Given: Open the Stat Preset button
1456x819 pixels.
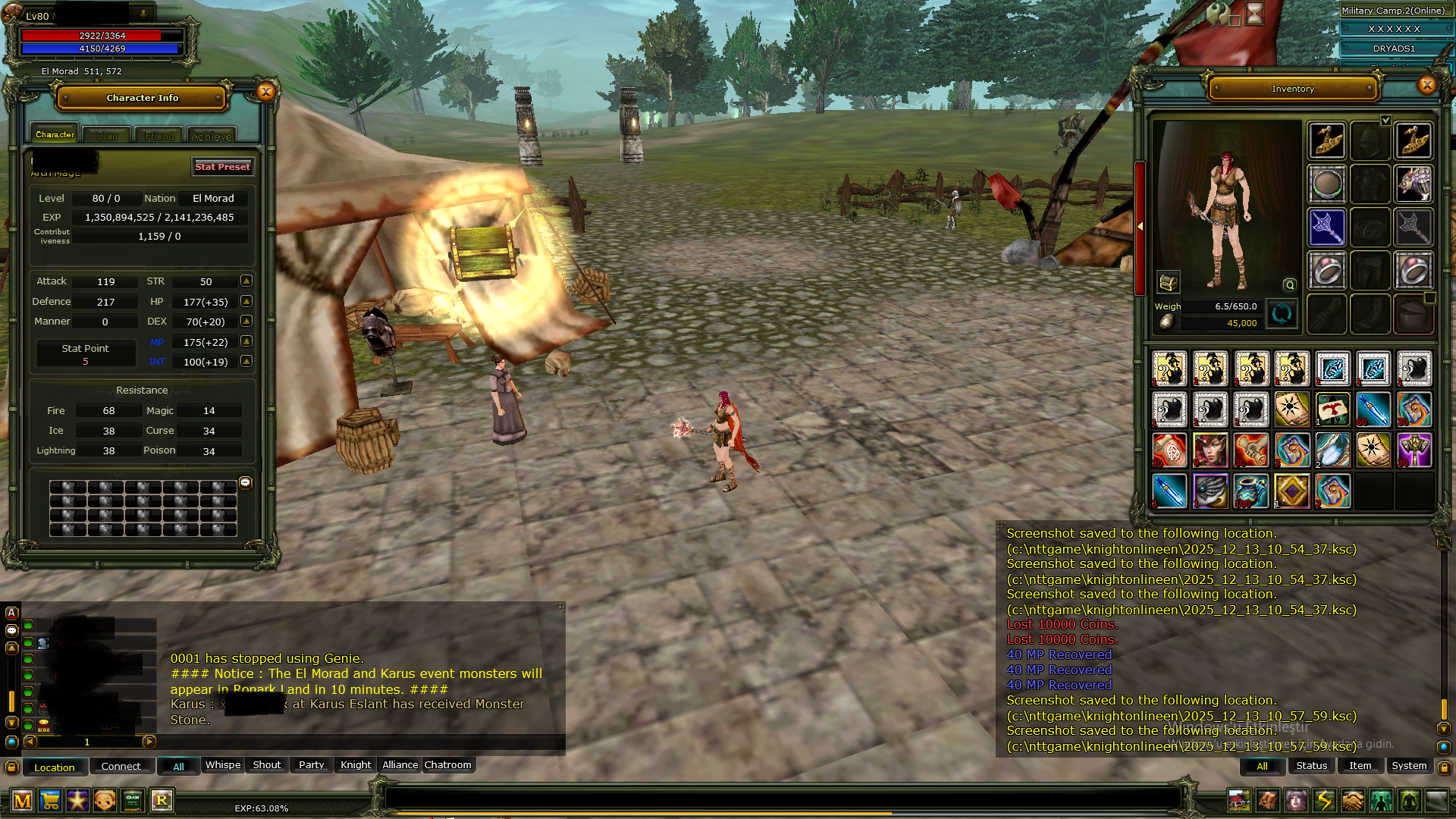Looking at the screenshot, I should click(x=222, y=167).
